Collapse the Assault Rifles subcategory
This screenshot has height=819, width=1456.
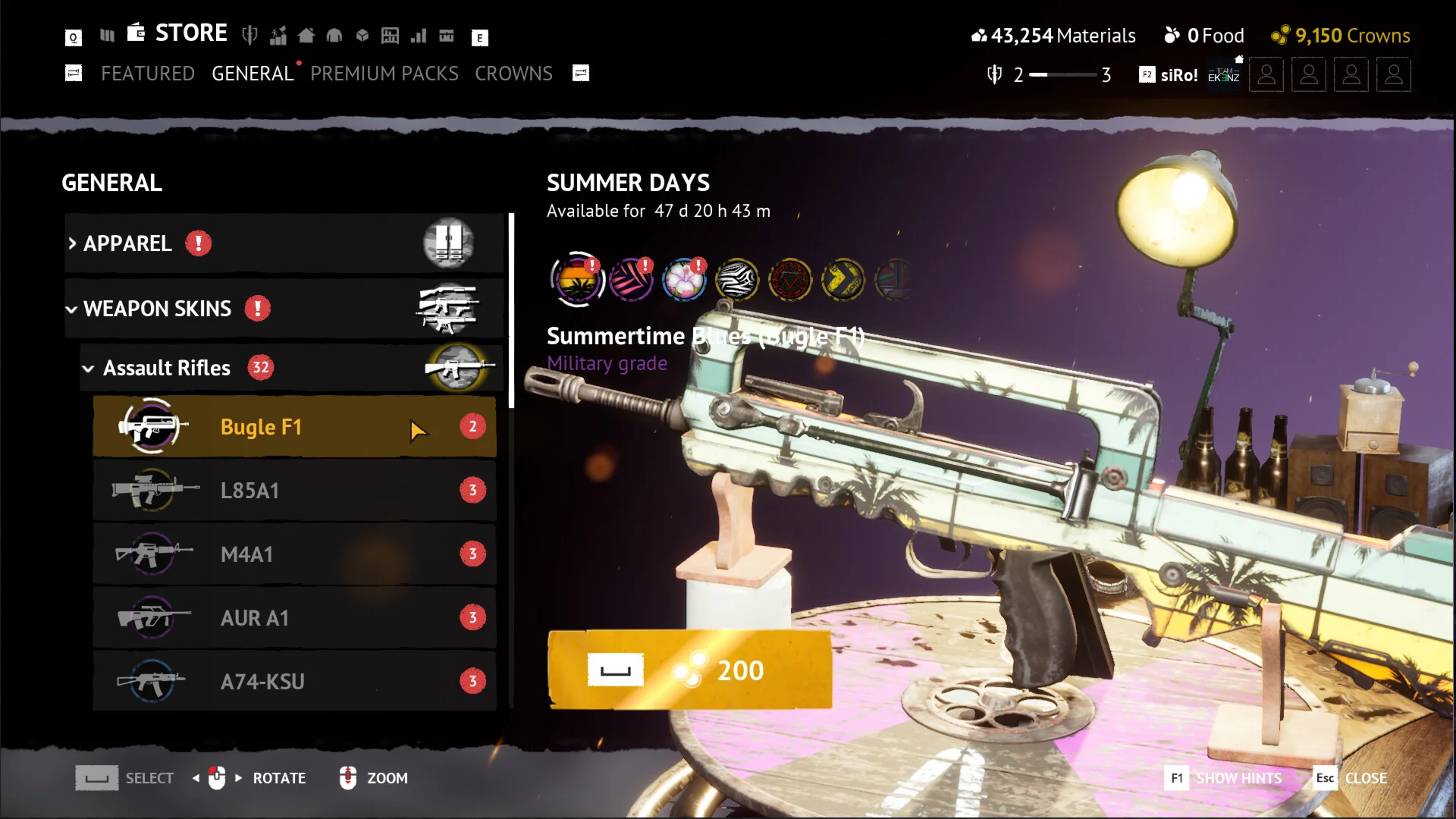(167, 368)
